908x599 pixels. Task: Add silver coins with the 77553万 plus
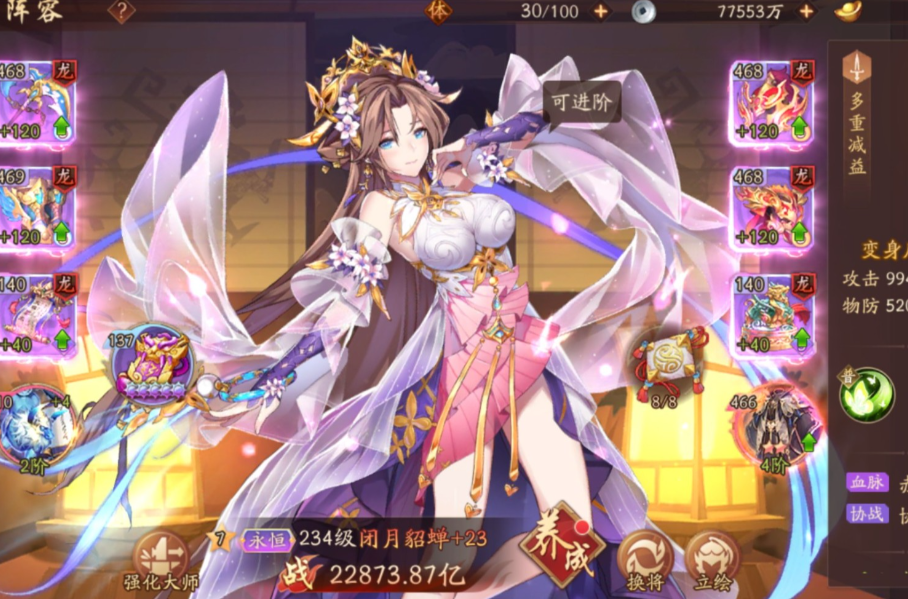(x=806, y=11)
